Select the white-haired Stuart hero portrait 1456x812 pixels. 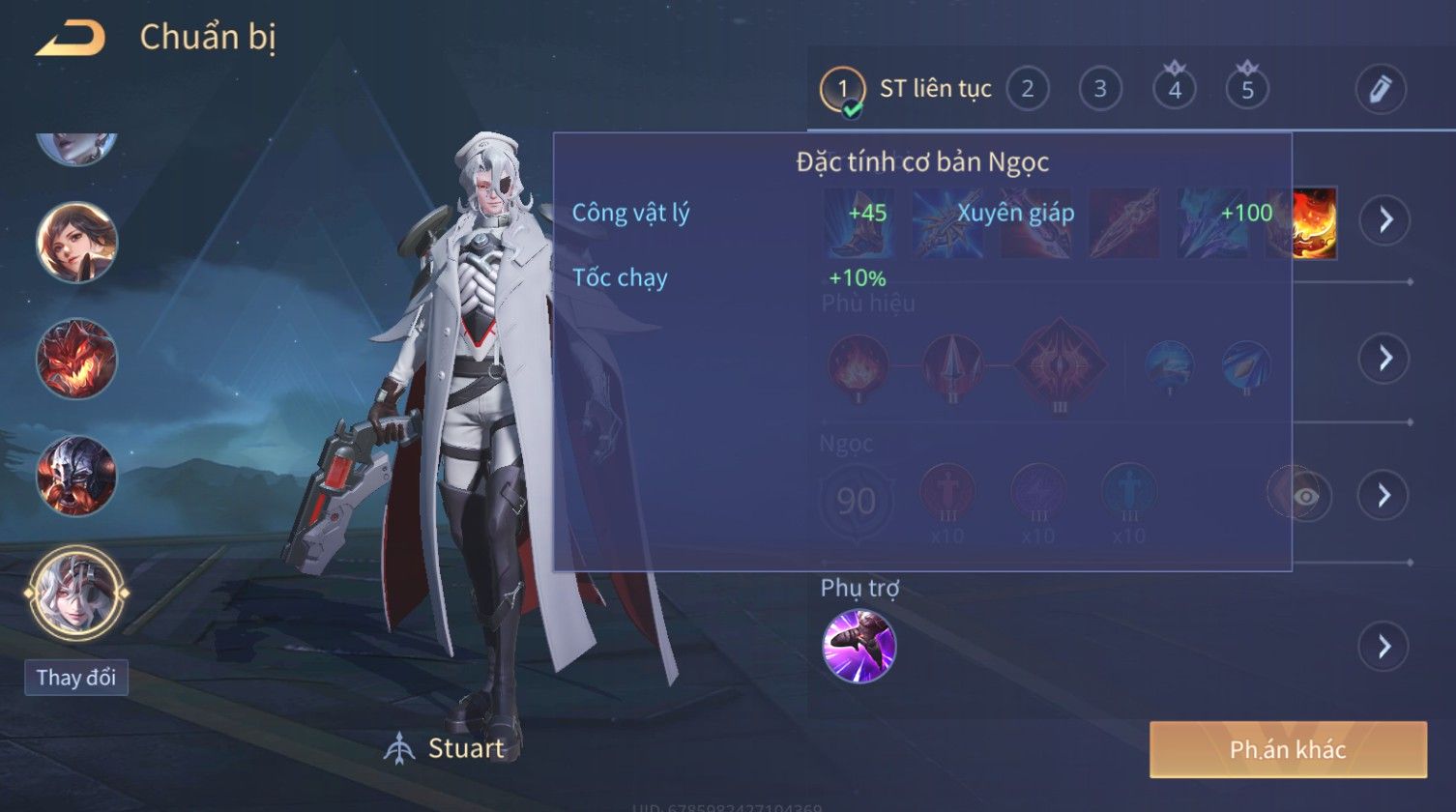tap(77, 591)
